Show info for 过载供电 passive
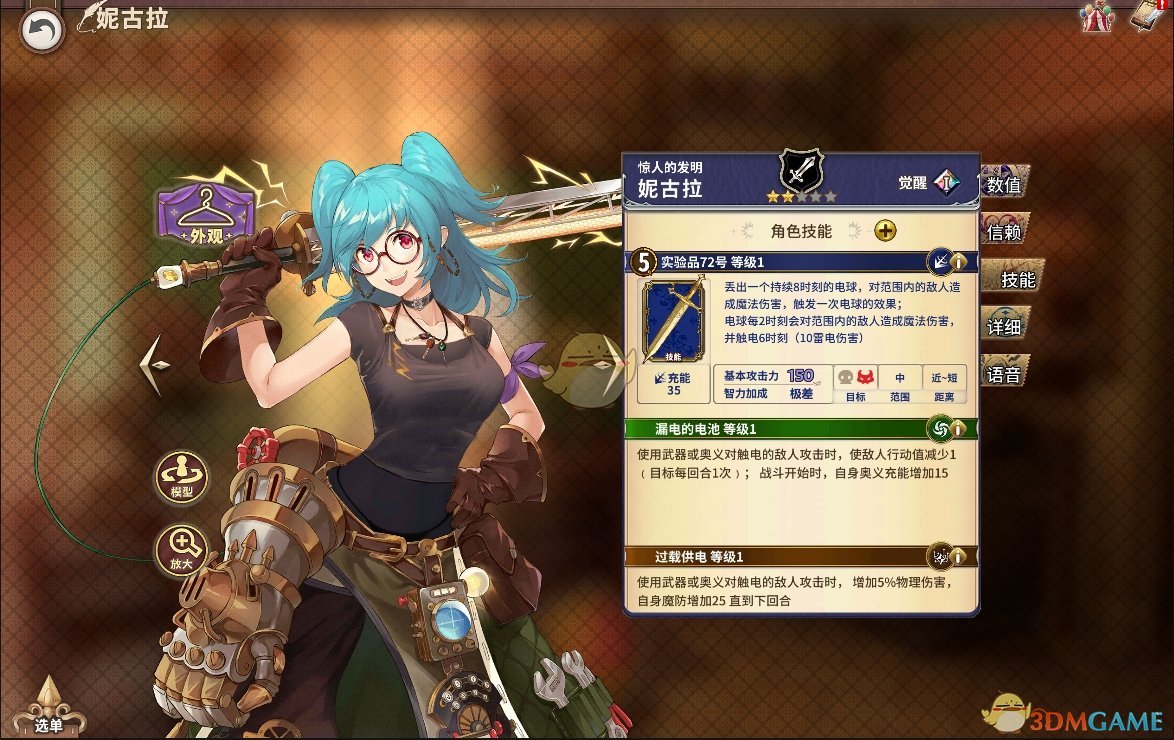 pyautogui.click(x=957, y=557)
